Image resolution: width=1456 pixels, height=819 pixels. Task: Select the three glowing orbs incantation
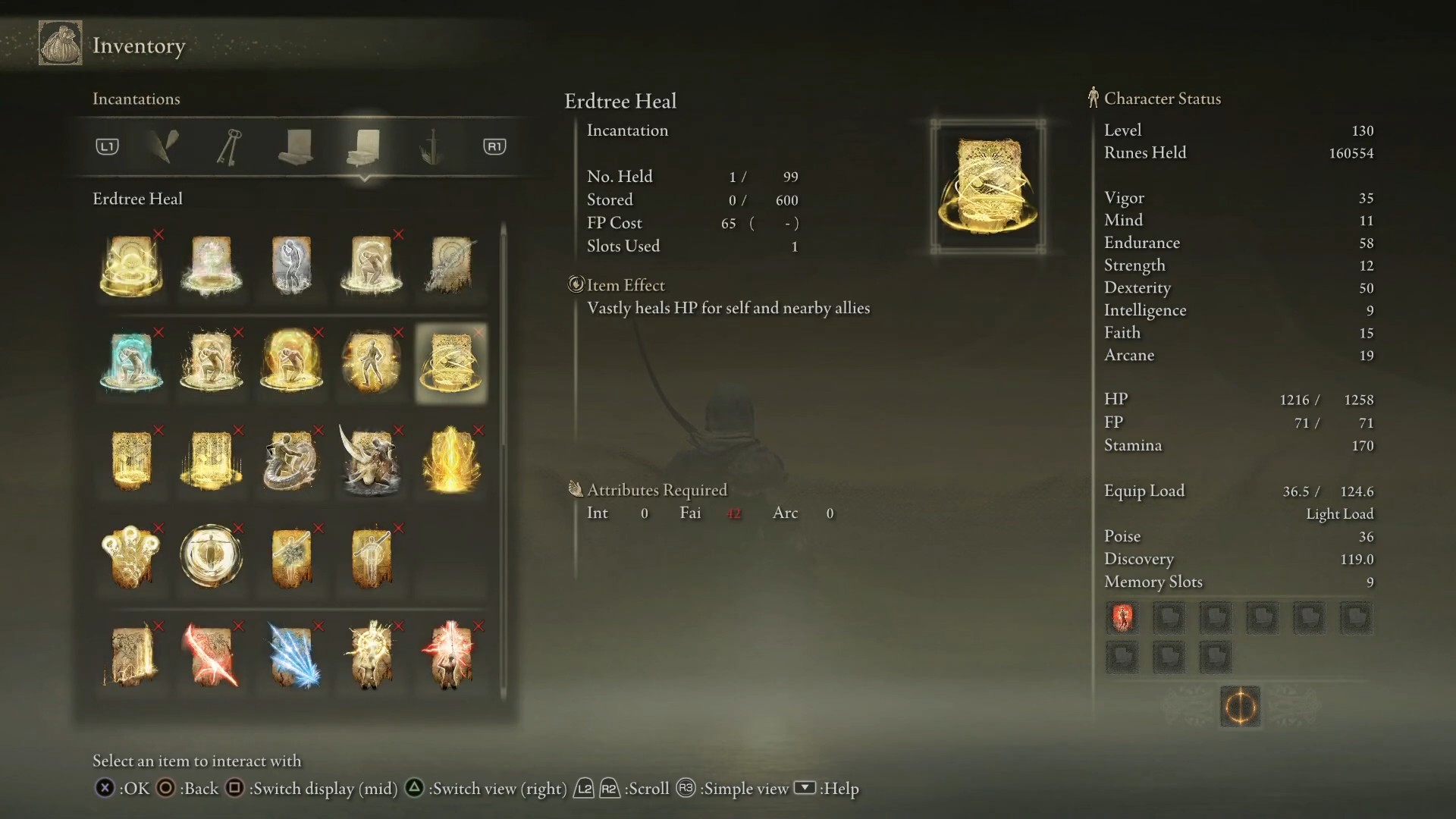(x=131, y=557)
